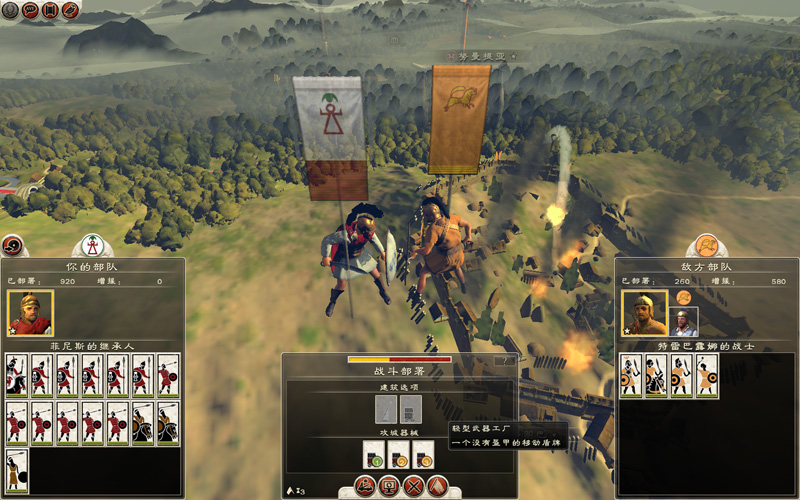Choose the siege ladder construction option

tap(386, 409)
